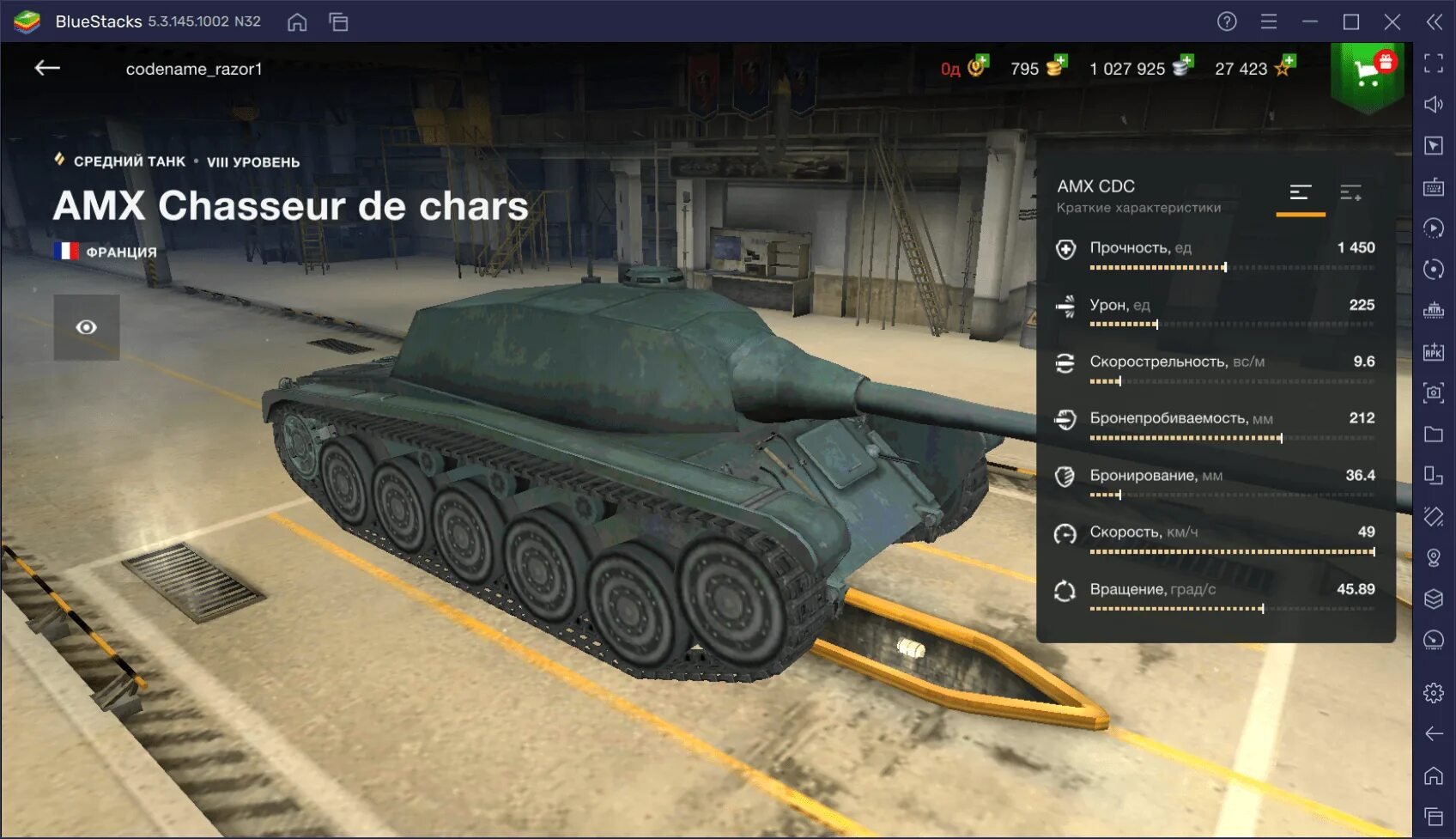The height and width of the screenshot is (839, 1456).
Task: Add more free experience stars
Action: pos(1285,66)
